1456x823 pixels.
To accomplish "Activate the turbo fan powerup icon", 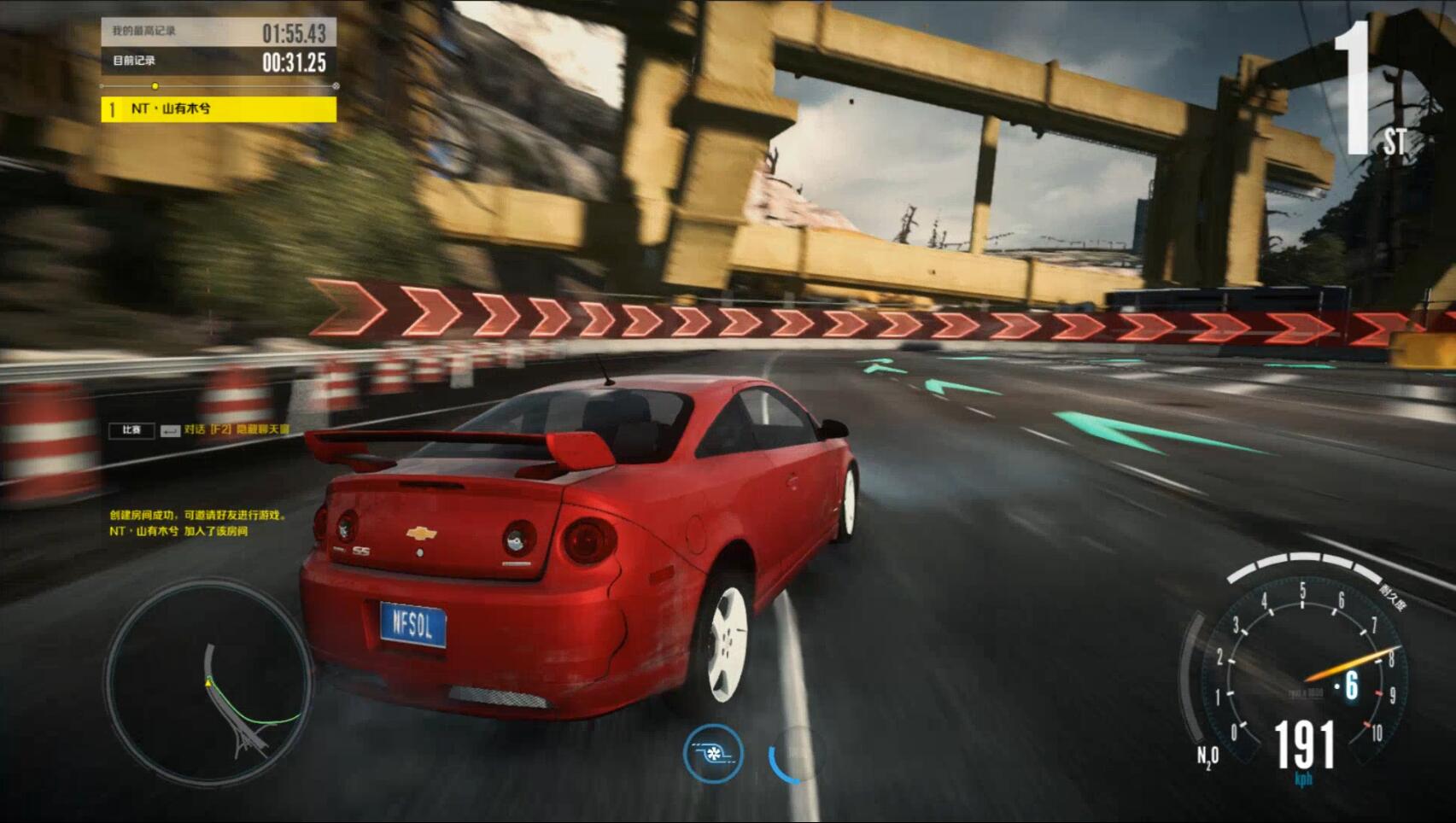I will pos(713,754).
